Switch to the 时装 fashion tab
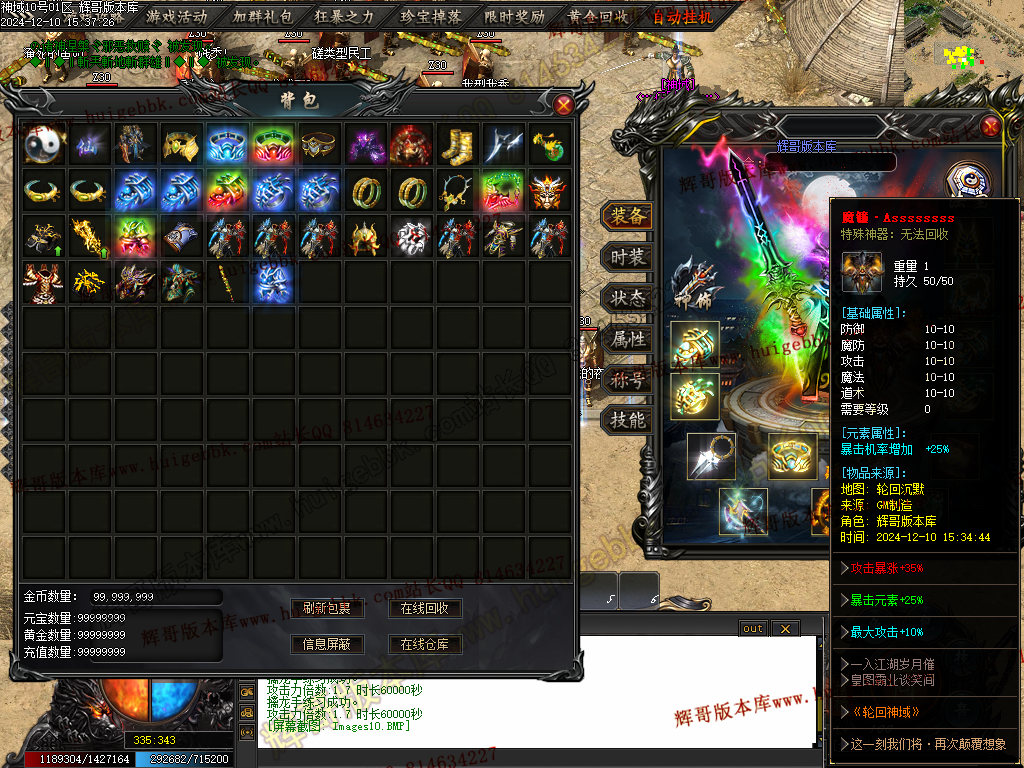The image size is (1024, 768). 627,257
